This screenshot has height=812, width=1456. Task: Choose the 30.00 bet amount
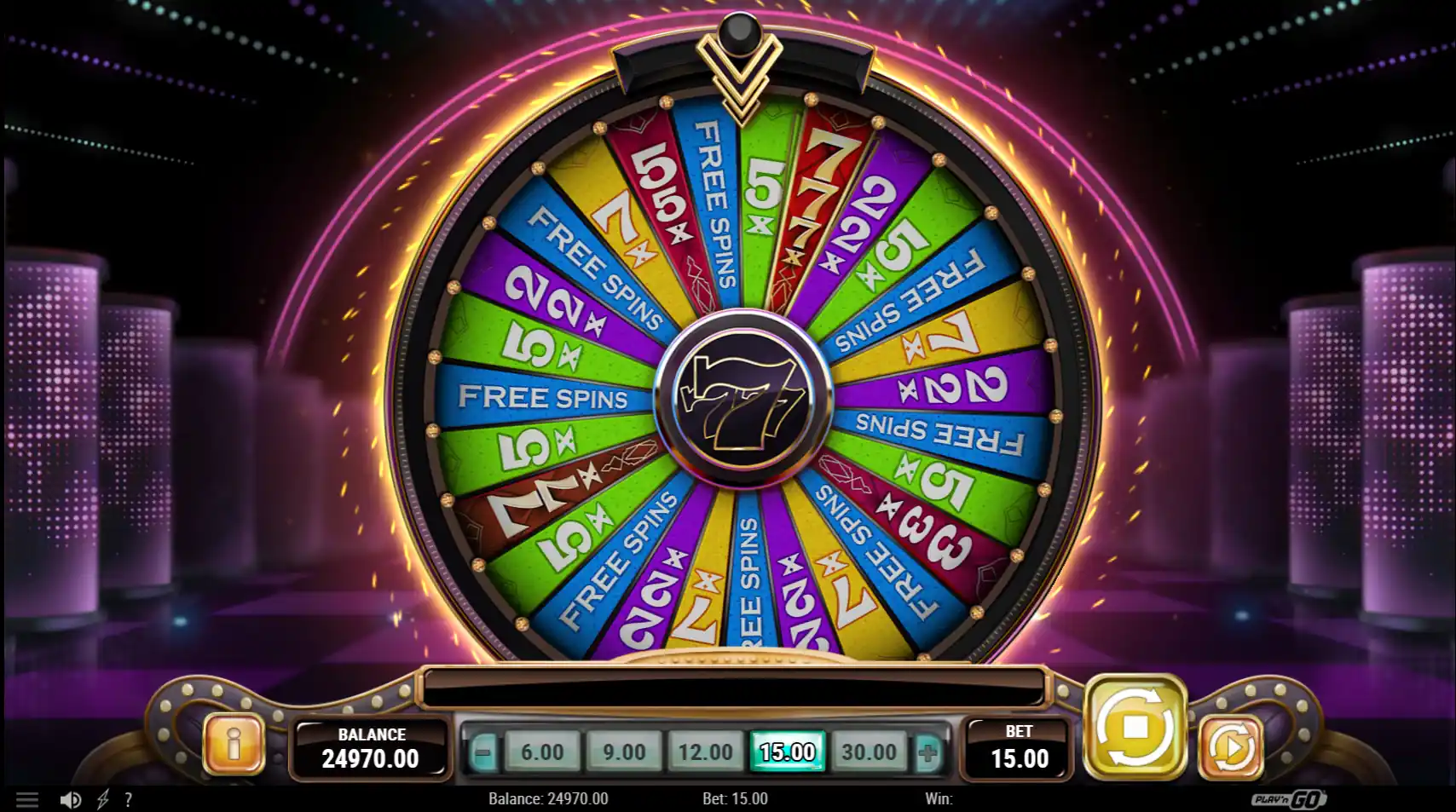click(869, 752)
